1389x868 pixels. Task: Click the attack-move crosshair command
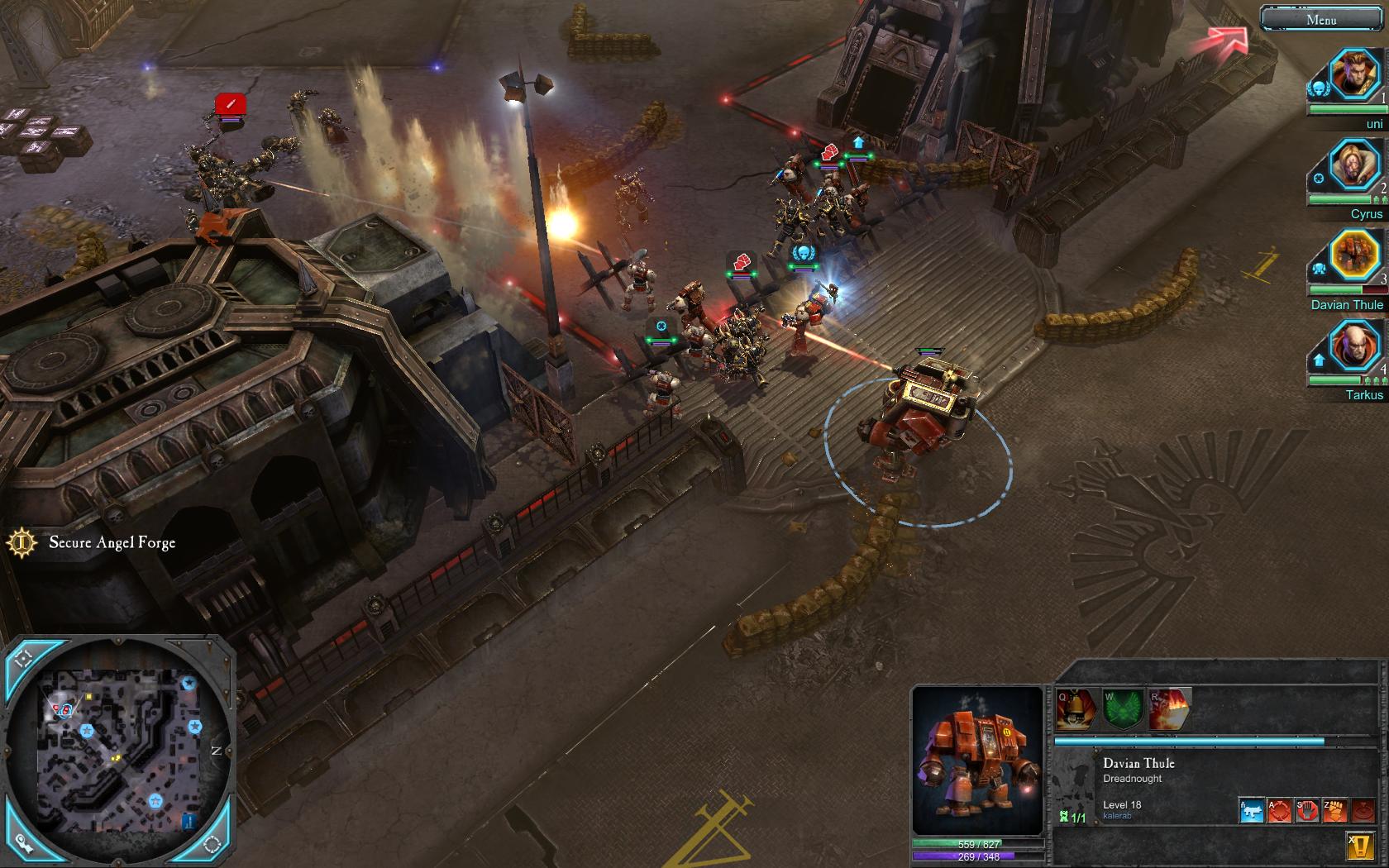[x=1279, y=810]
